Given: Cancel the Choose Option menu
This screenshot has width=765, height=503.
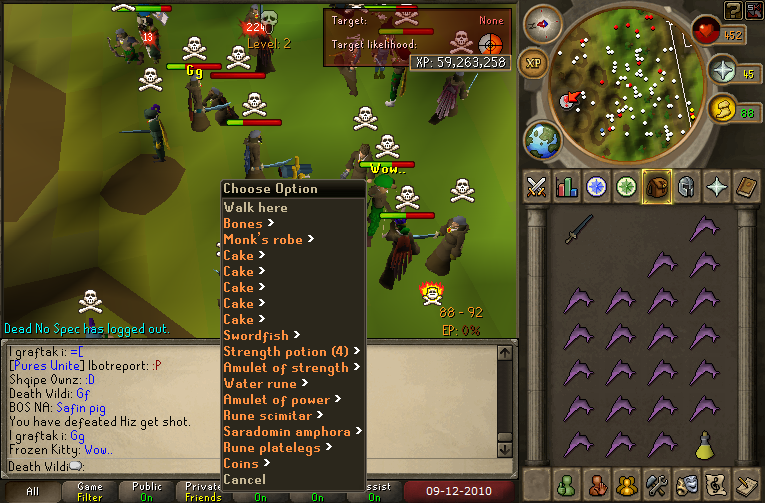Looking at the screenshot, I should (x=245, y=479).
